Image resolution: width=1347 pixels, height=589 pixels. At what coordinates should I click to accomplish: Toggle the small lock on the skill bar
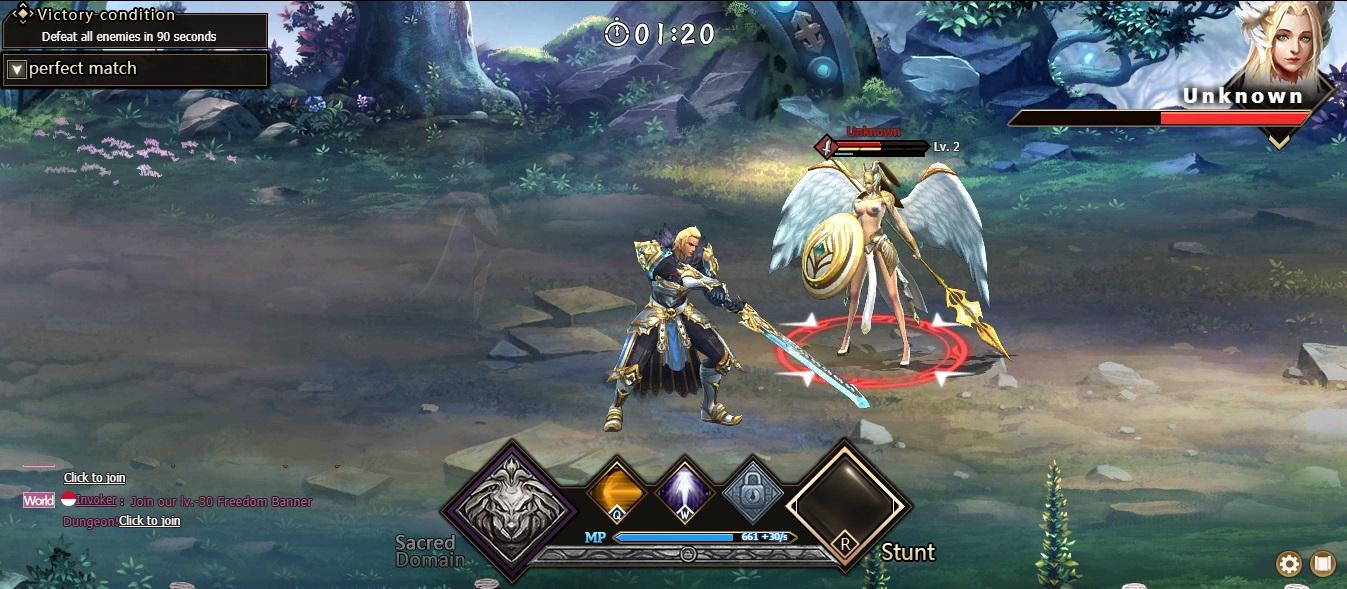coord(688,553)
